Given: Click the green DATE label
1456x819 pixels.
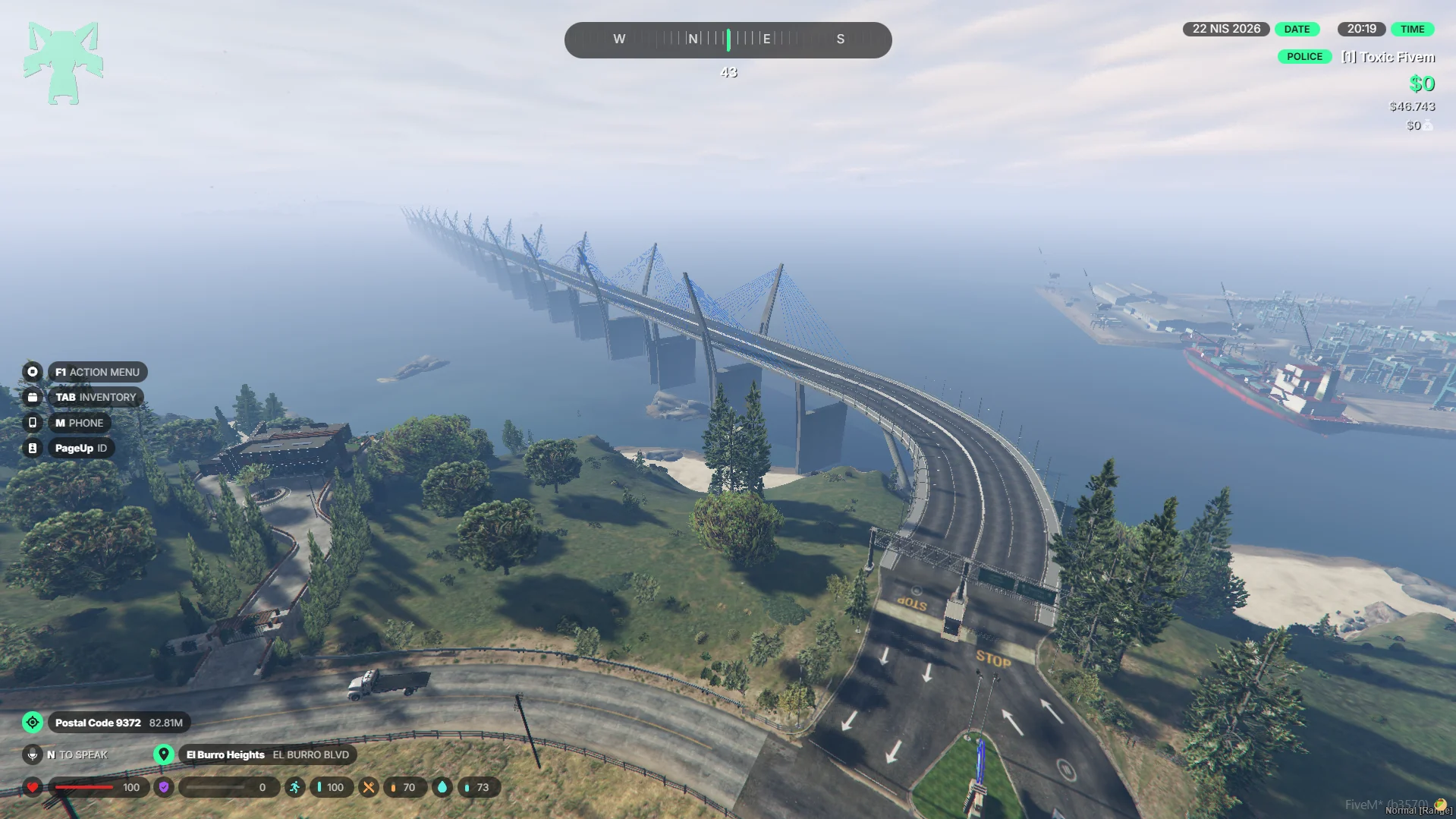Looking at the screenshot, I should coord(1297,29).
